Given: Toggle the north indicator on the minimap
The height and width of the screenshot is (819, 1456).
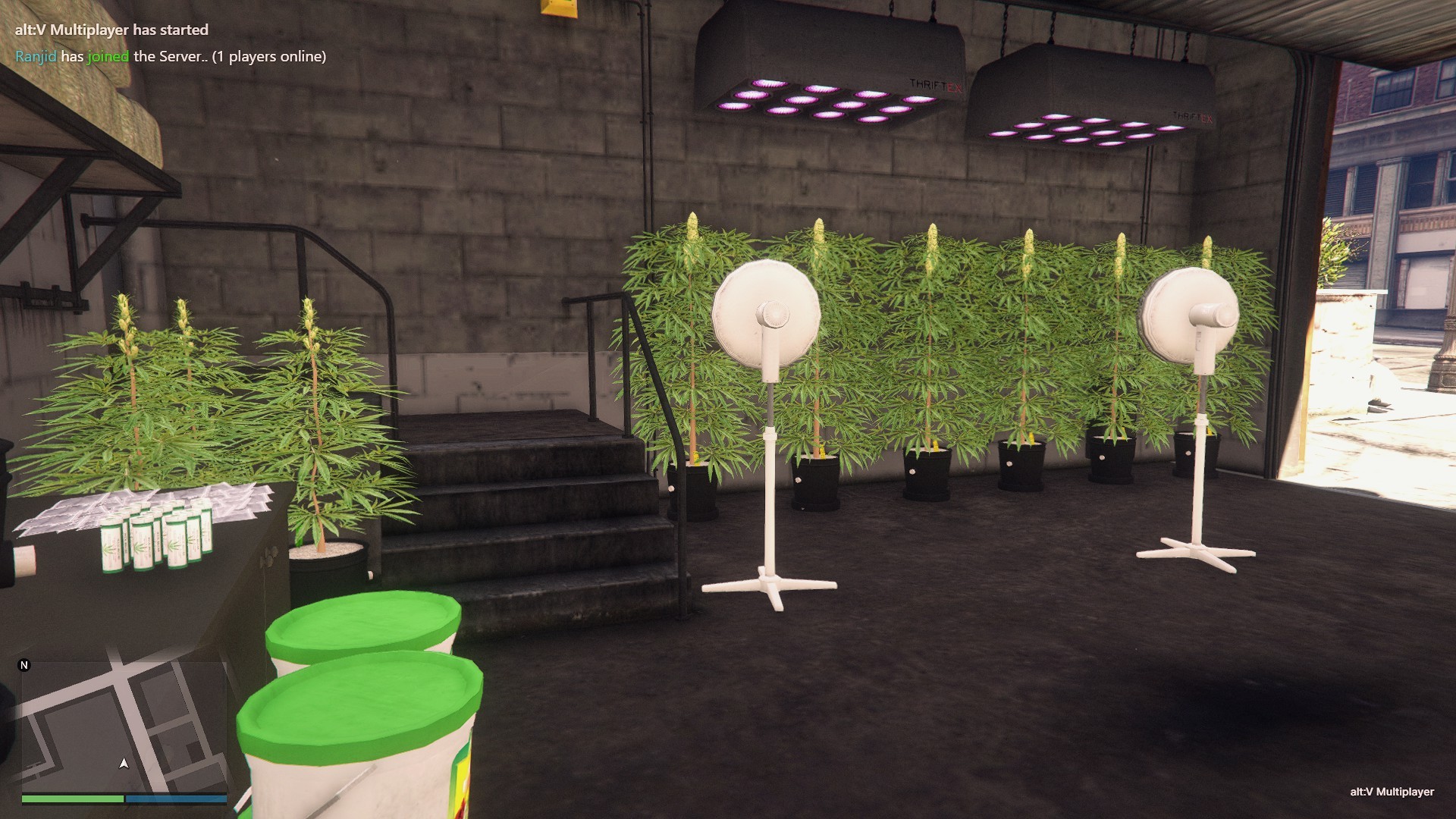Looking at the screenshot, I should click(25, 665).
